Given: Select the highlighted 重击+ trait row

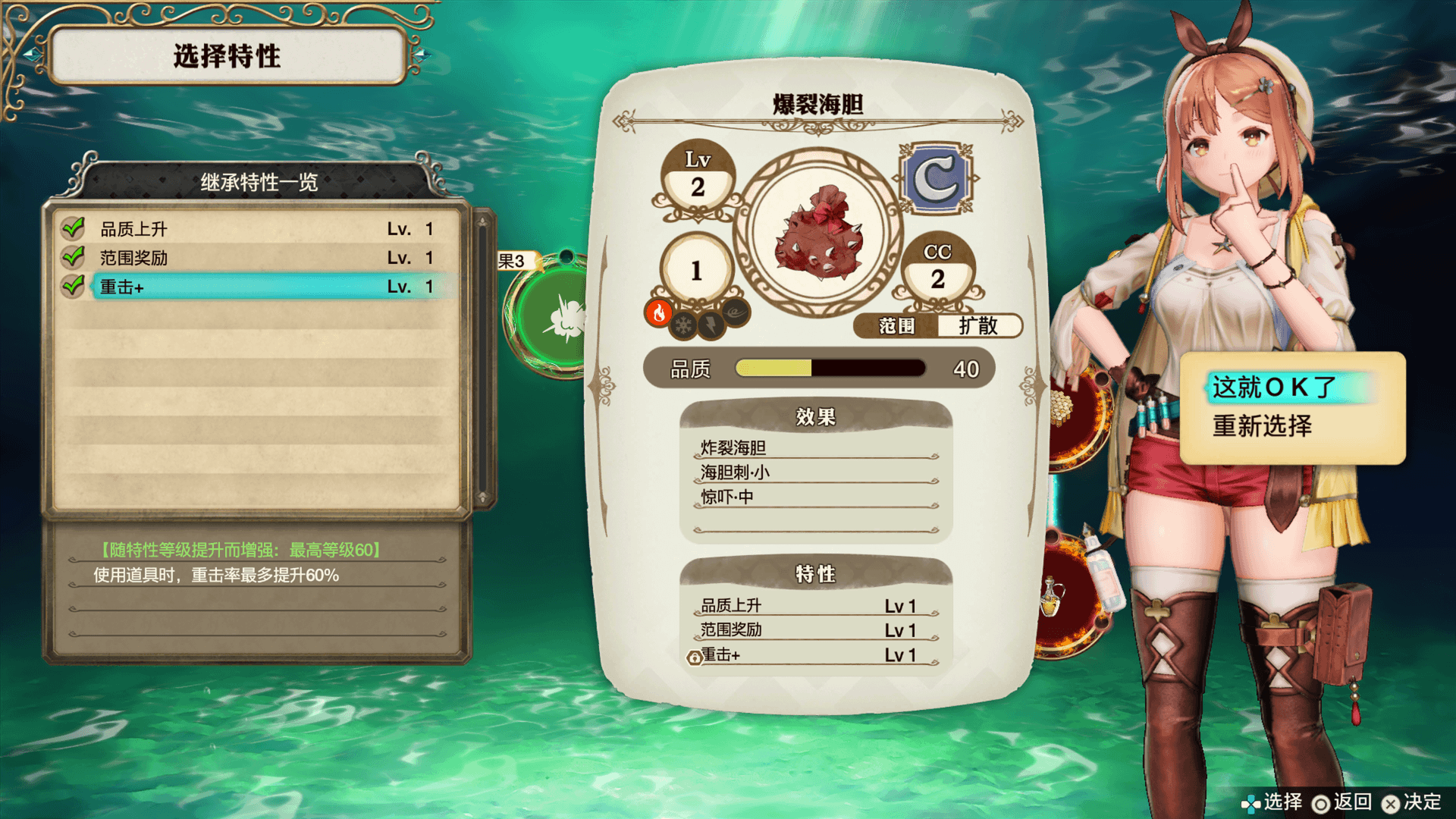Looking at the screenshot, I should point(258,287).
